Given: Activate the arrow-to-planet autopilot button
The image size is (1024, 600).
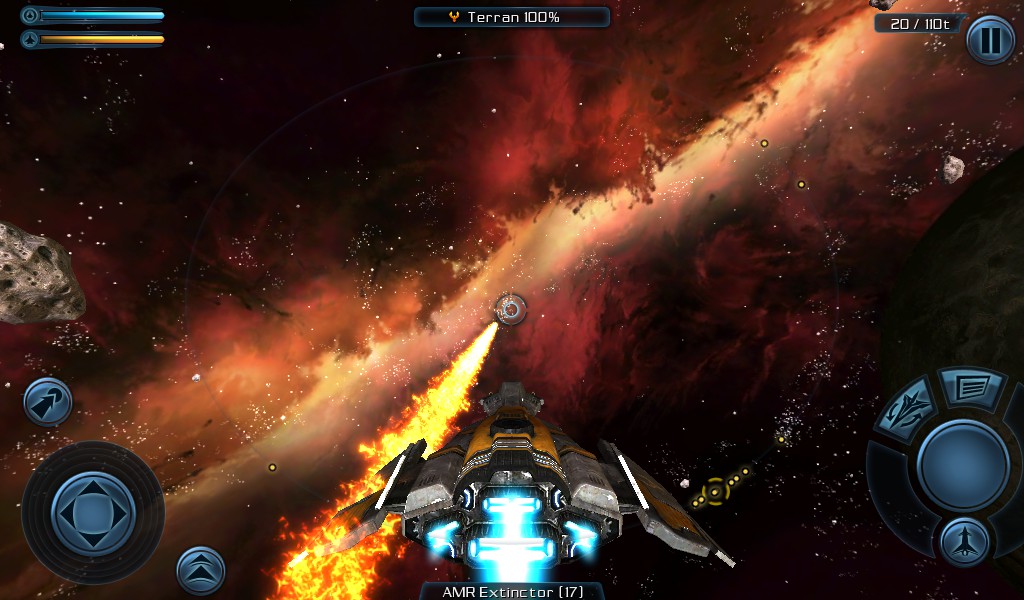Looking at the screenshot, I should (x=47, y=401).
